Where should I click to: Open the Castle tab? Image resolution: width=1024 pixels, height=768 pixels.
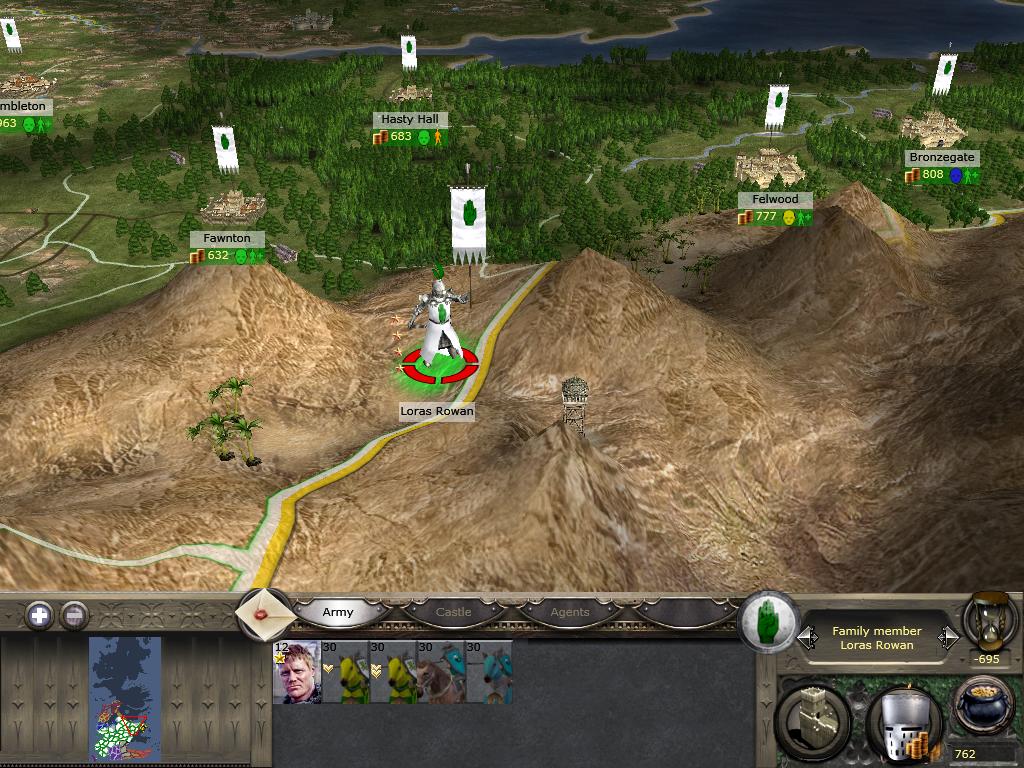point(453,612)
